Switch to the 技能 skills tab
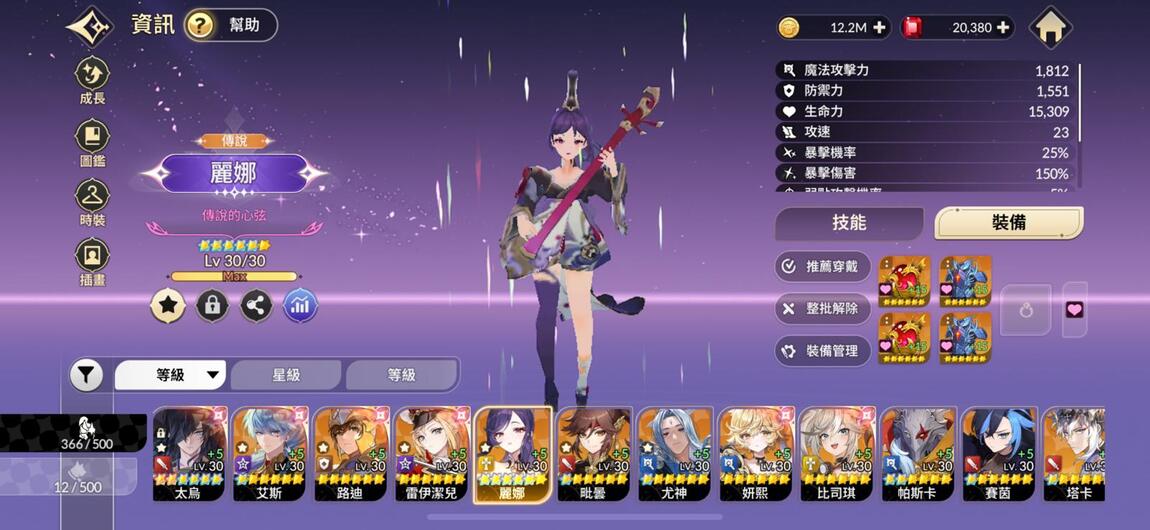 [x=849, y=223]
